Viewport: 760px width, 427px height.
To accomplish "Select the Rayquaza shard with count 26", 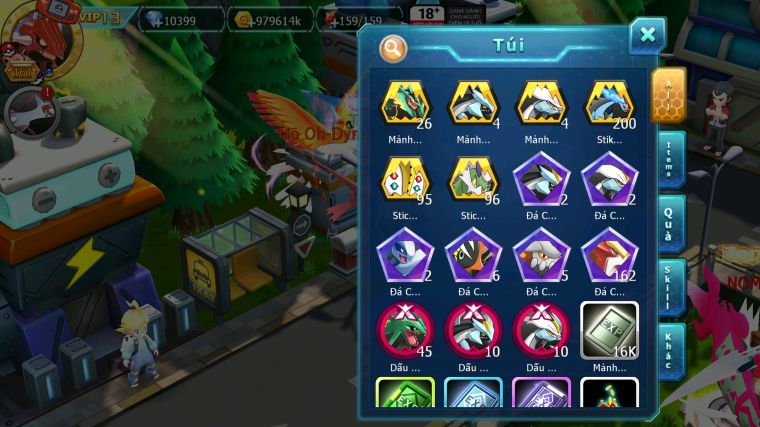I will (405, 104).
